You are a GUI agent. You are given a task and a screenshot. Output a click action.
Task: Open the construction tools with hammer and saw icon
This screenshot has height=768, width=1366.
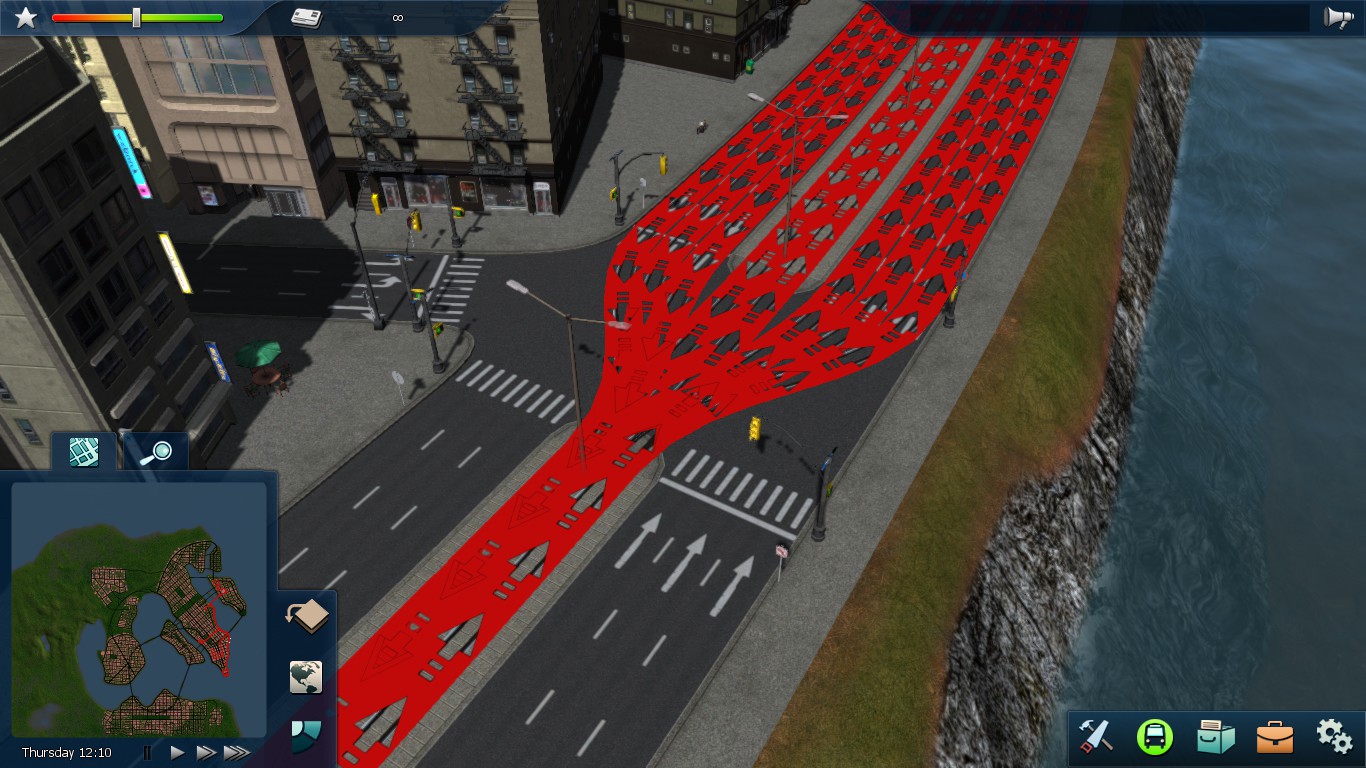click(1098, 737)
